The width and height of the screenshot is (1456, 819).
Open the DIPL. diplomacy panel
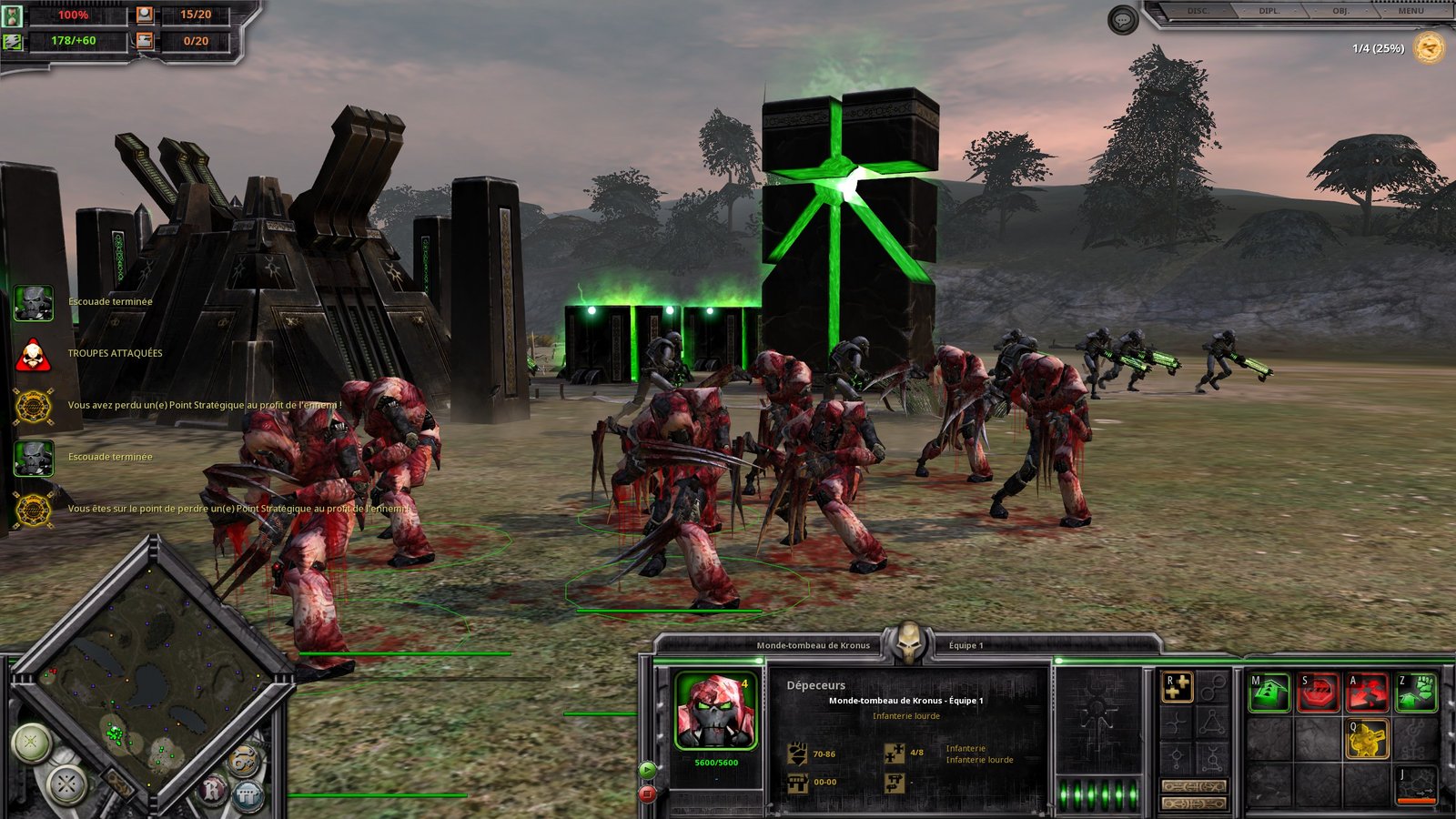point(1269,11)
